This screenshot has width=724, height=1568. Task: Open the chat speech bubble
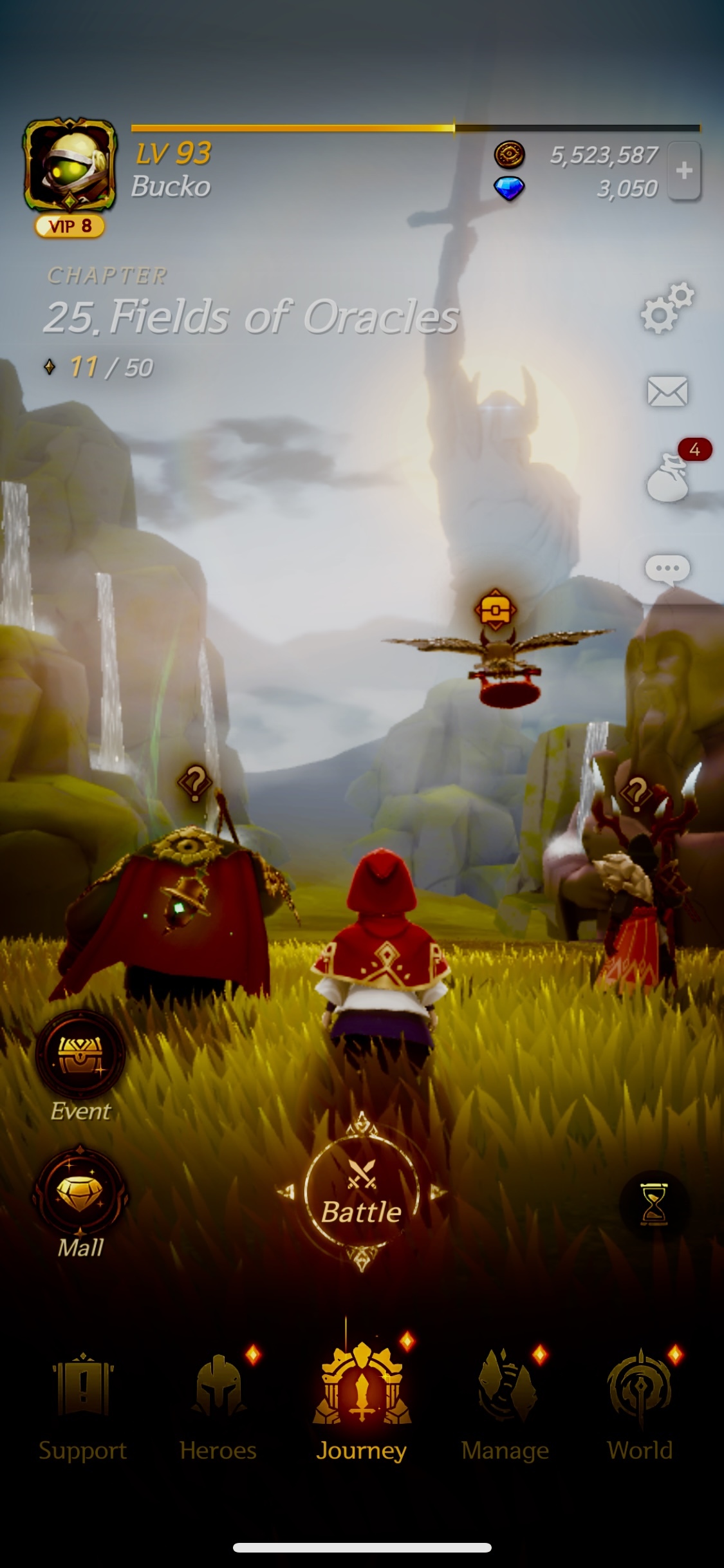click(x=667, y=570)
